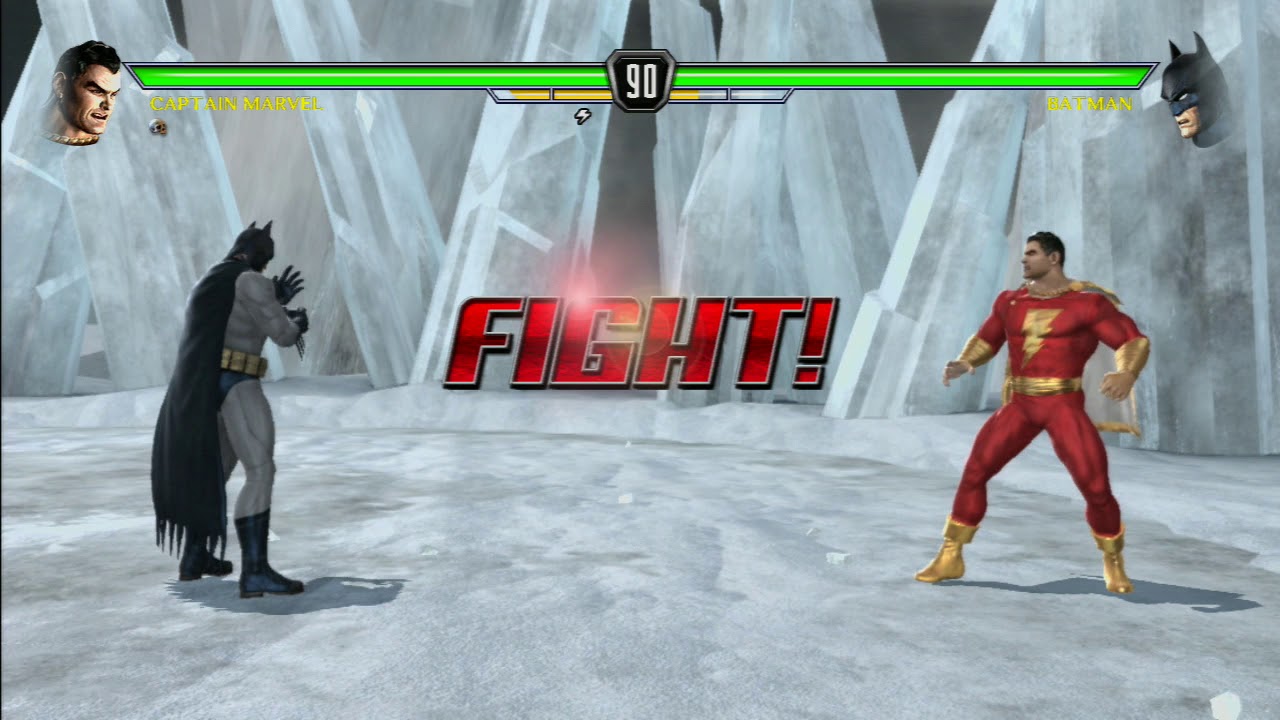Select the BATMAN name label
Screen dimensions: 1280x720
tap(1090, 103)
